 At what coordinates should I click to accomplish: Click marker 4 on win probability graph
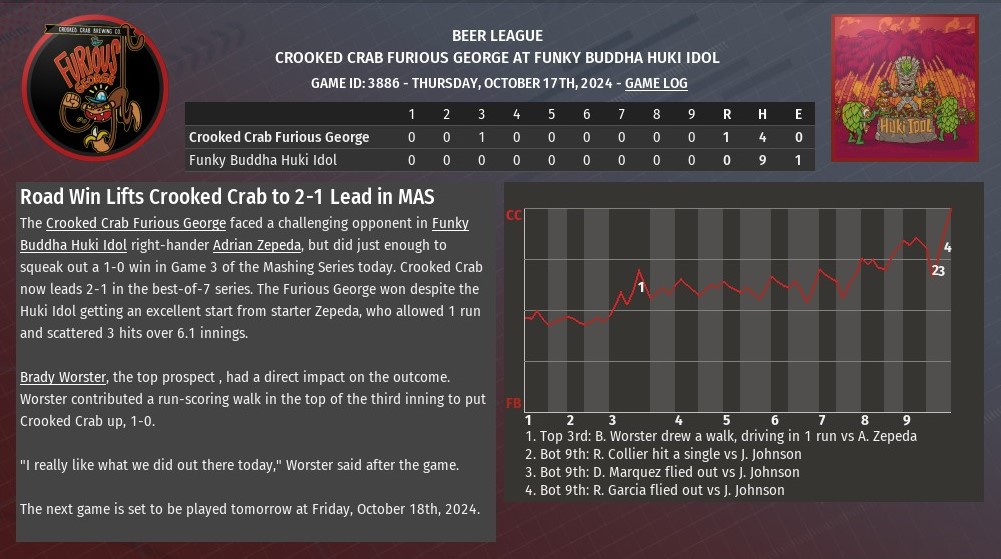947,247
